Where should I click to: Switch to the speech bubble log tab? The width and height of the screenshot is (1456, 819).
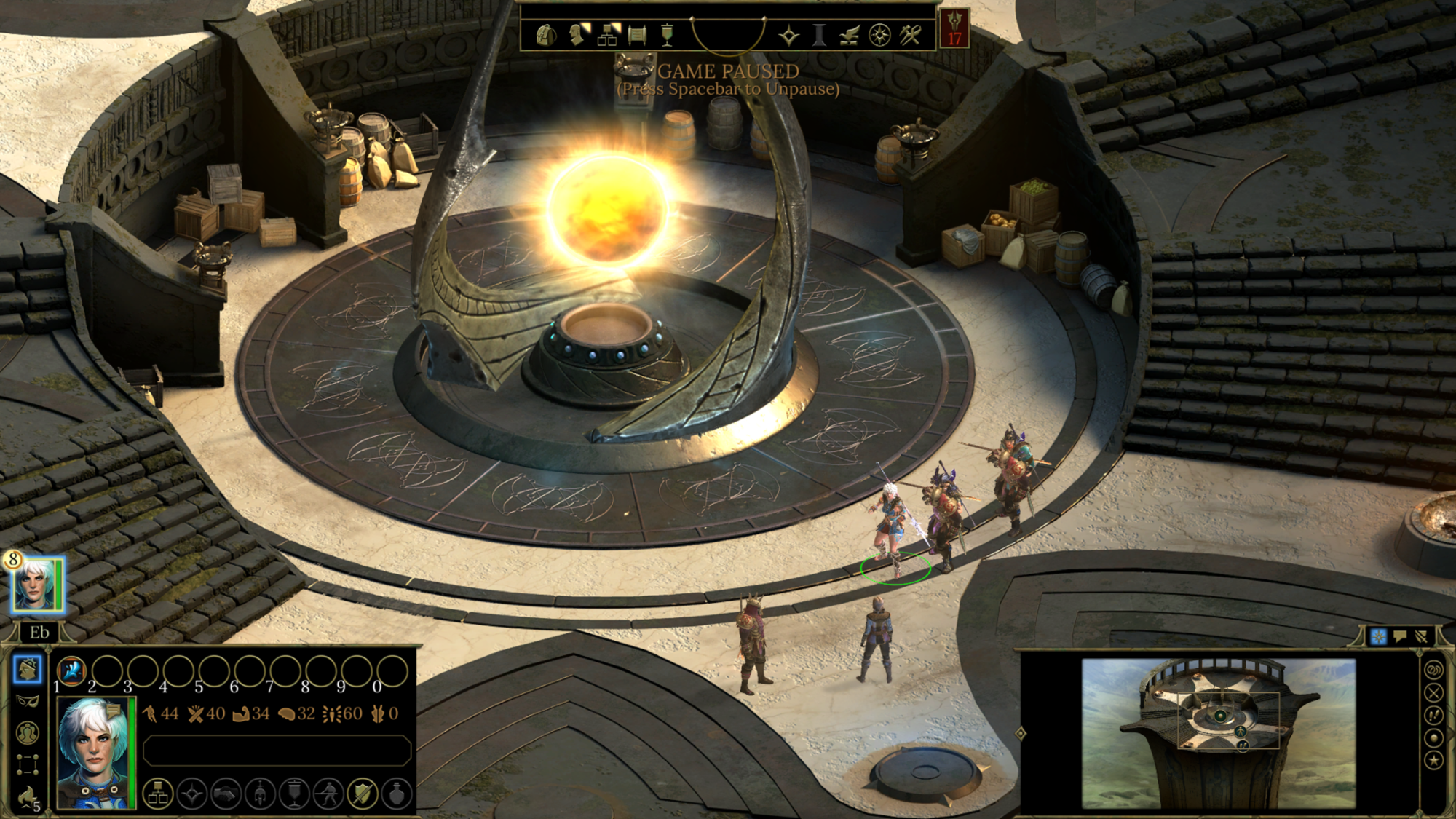[1400, 637]
